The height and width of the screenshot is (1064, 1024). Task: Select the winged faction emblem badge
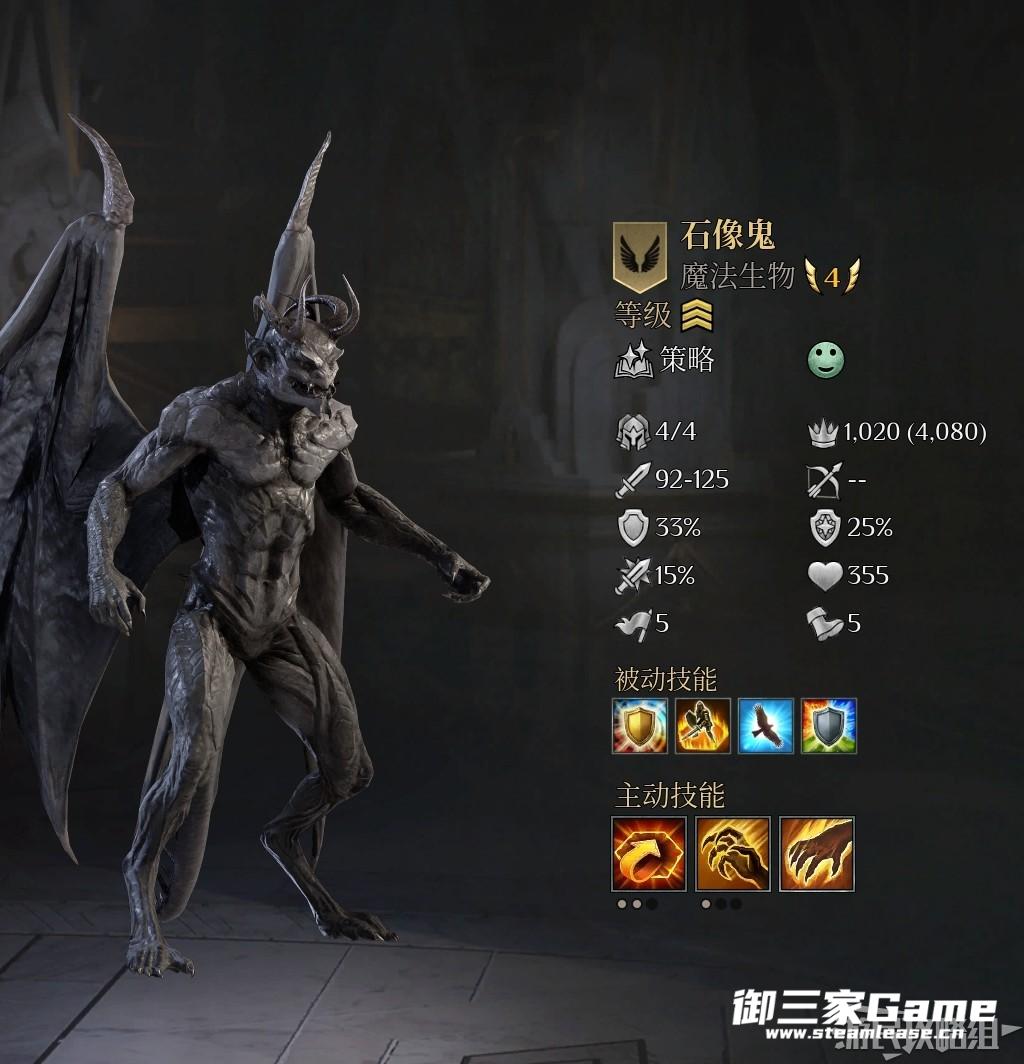click(639, 256)
